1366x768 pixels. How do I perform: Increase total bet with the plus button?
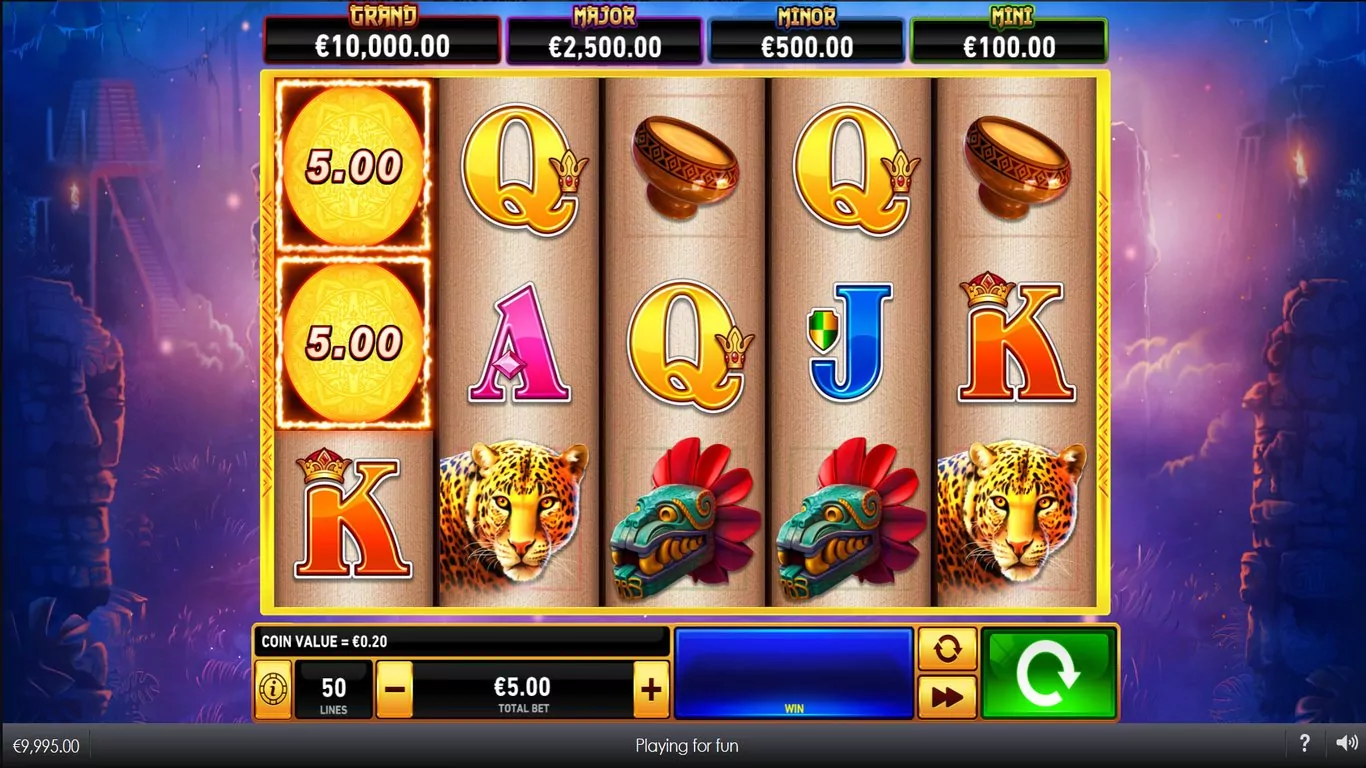click(651, 689)
